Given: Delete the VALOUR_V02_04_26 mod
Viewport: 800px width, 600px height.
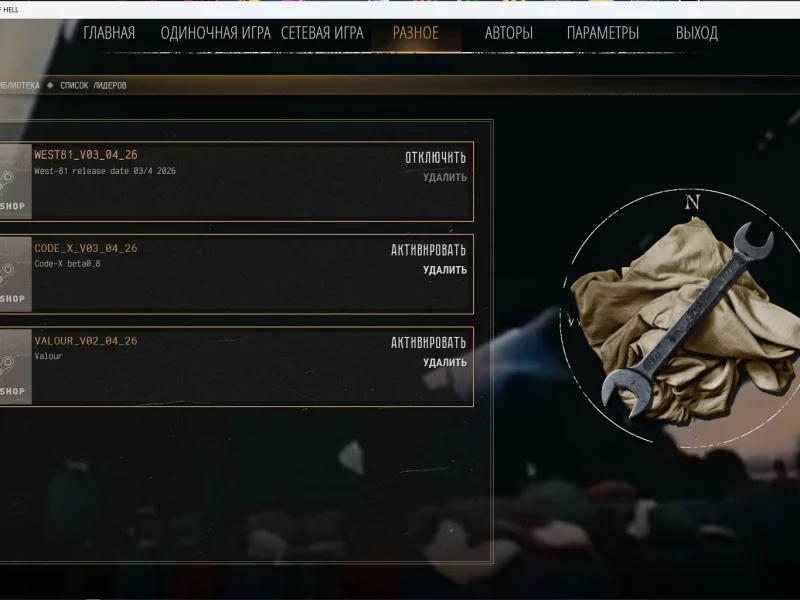Looking at the screenshot, I should (445, 363).
